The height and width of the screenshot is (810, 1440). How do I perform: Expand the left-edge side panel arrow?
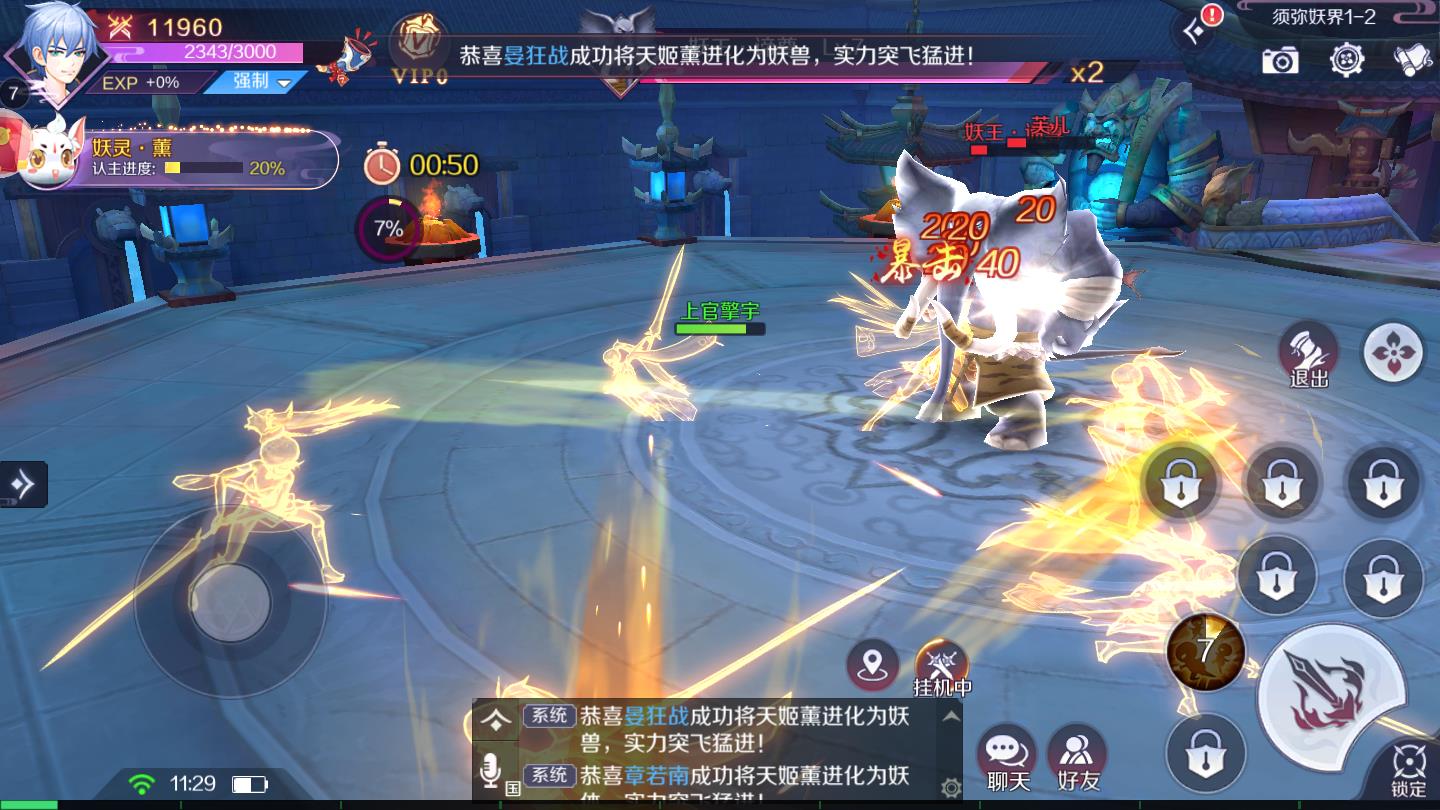pyautogui.click(x=22, y=482)
